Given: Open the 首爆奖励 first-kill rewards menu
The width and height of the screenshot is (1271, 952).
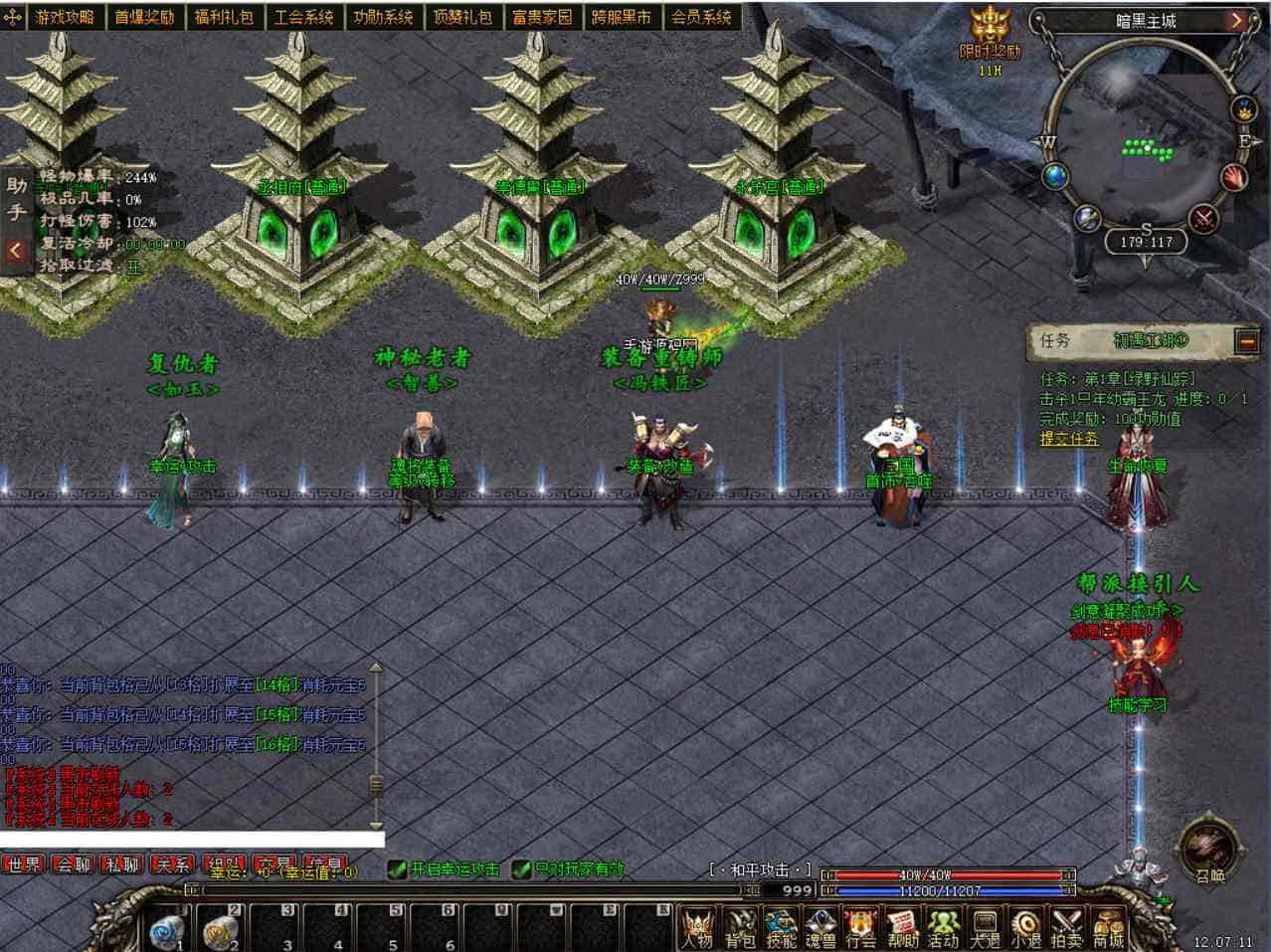Looking at the screenshot, I should (143, 17).
